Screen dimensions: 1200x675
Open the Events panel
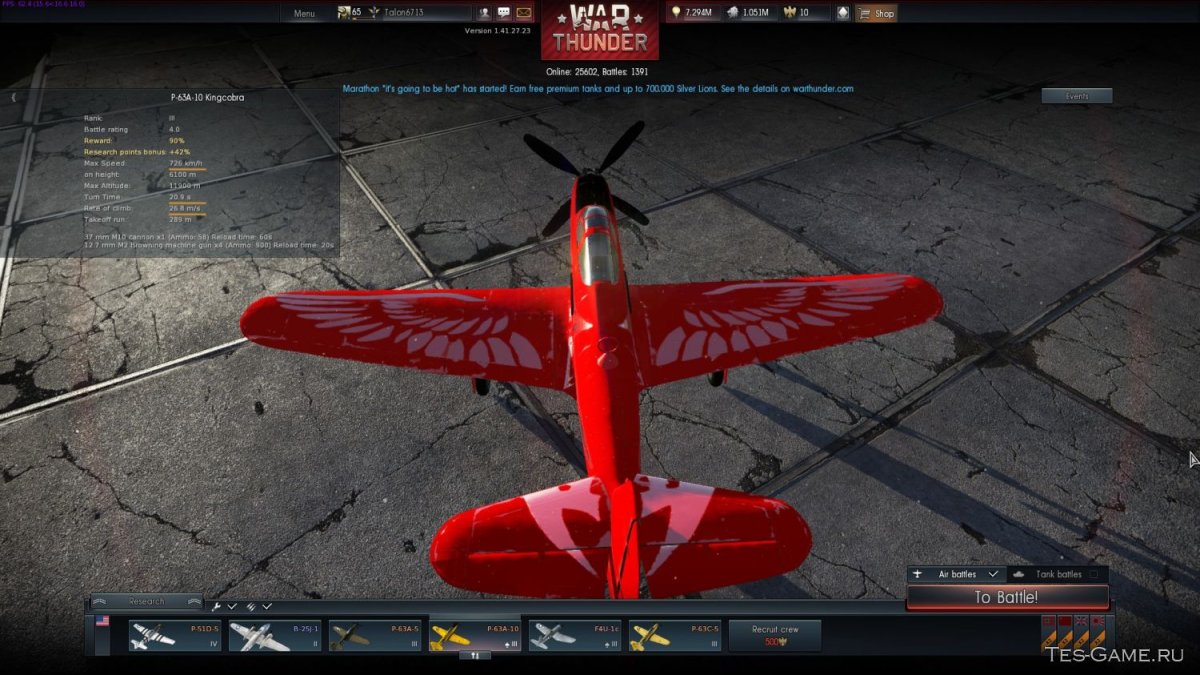pos(1076,96)
